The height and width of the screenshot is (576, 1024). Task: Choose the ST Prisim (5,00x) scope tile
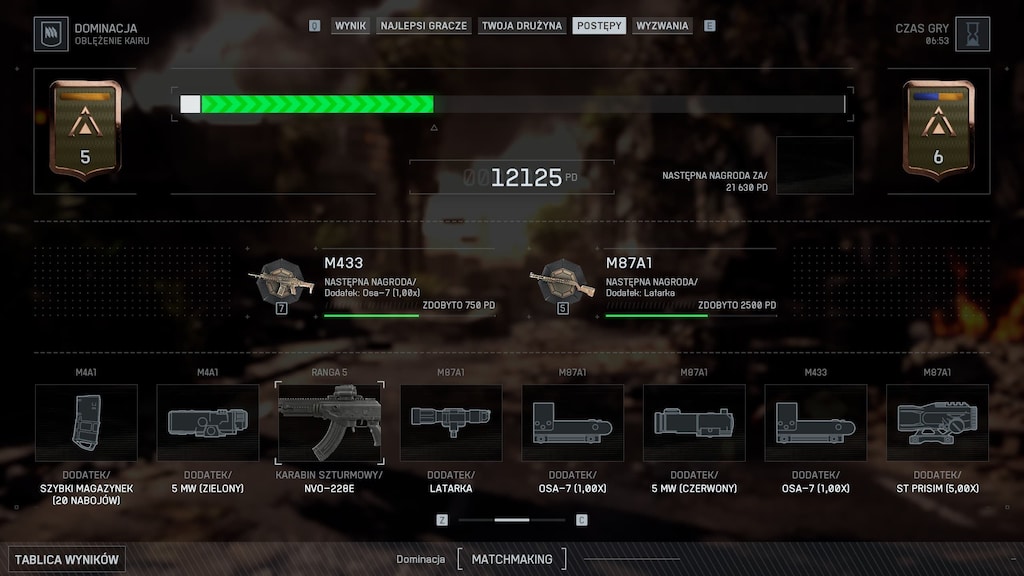[x=937, y=423]
